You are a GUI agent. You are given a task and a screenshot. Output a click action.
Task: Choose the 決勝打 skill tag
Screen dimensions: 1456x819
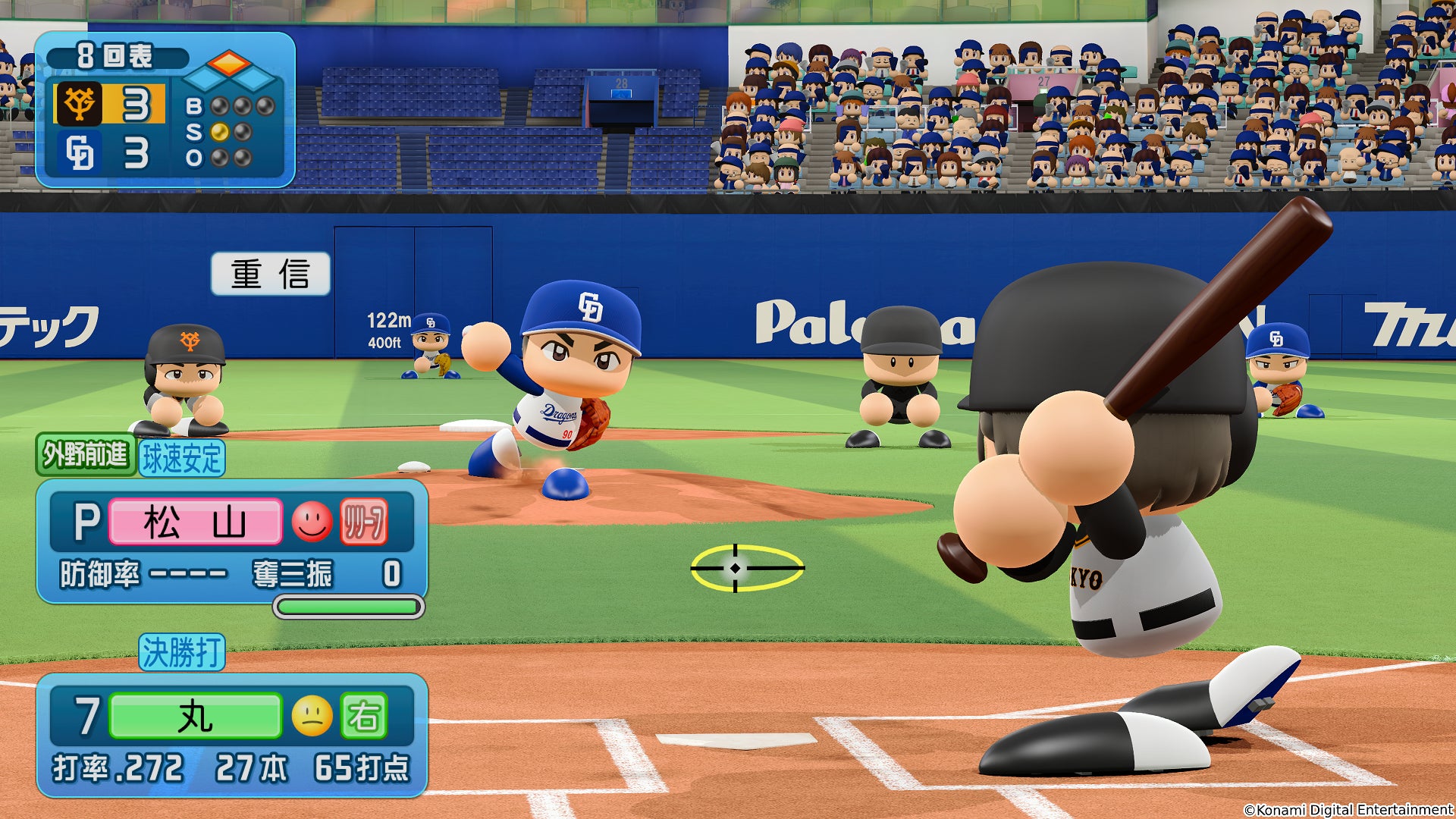pos(182,652)
